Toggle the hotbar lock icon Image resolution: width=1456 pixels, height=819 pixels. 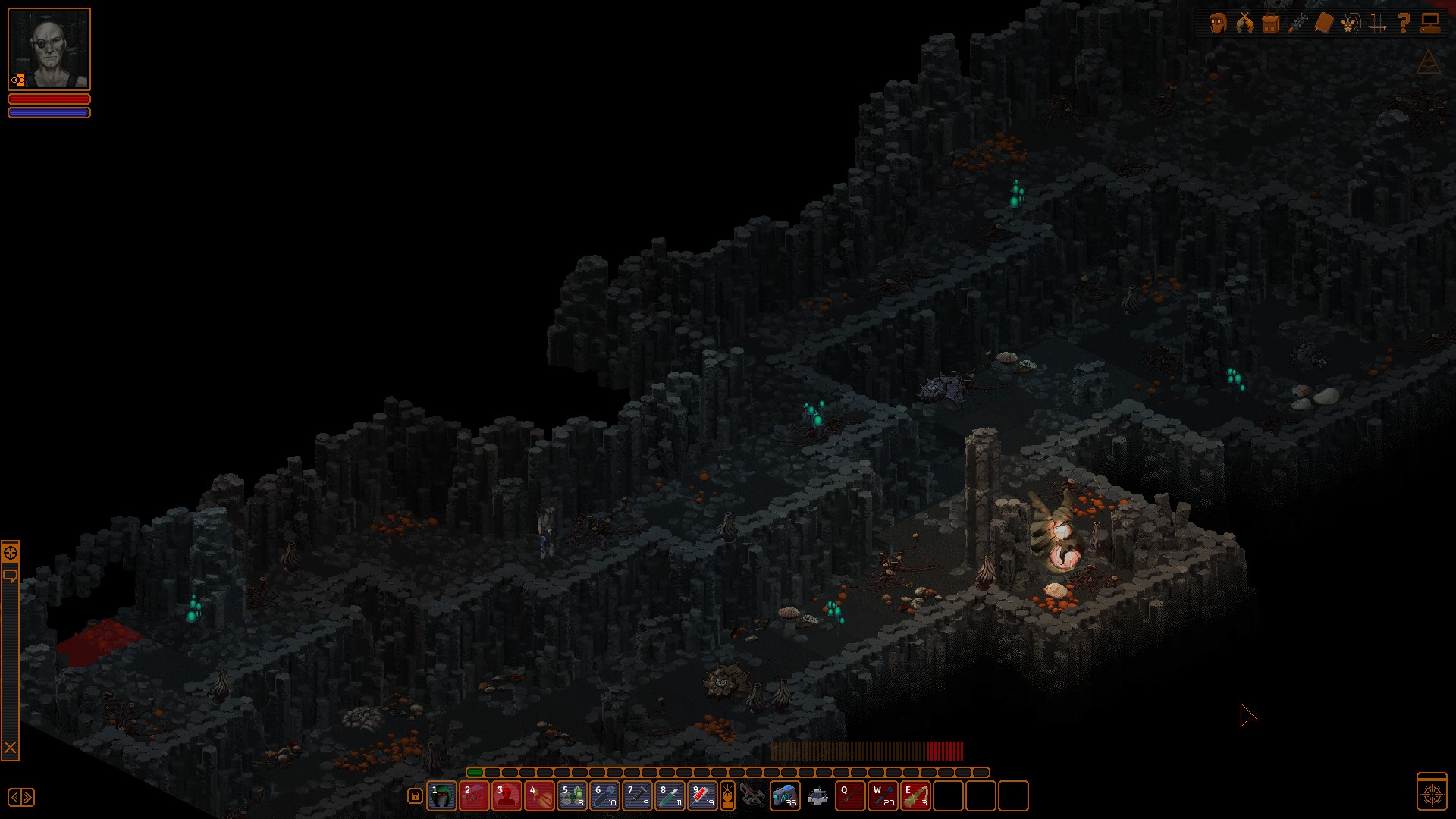pos(415,796)
